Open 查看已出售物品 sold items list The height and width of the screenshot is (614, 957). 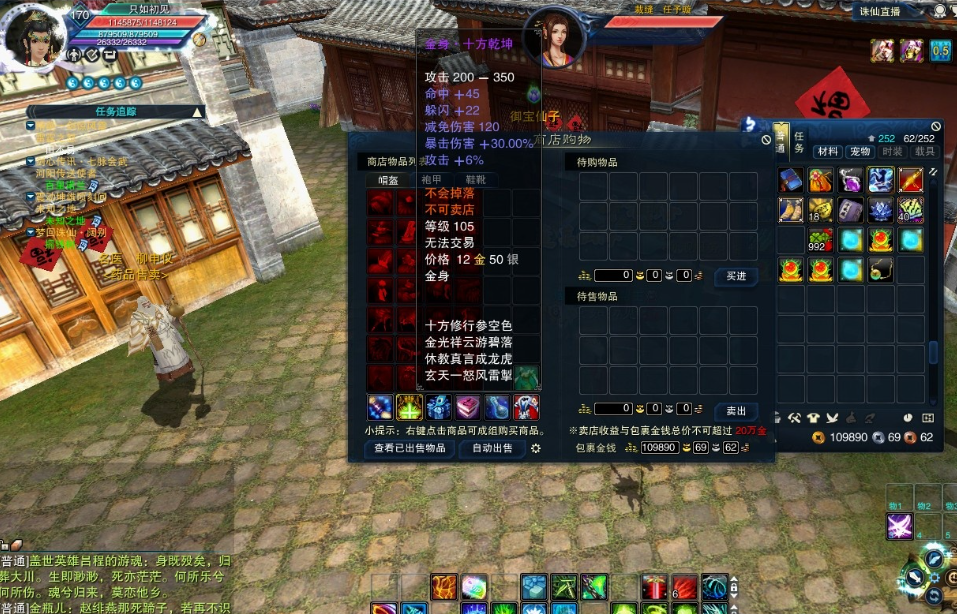(x=410, y=449)
